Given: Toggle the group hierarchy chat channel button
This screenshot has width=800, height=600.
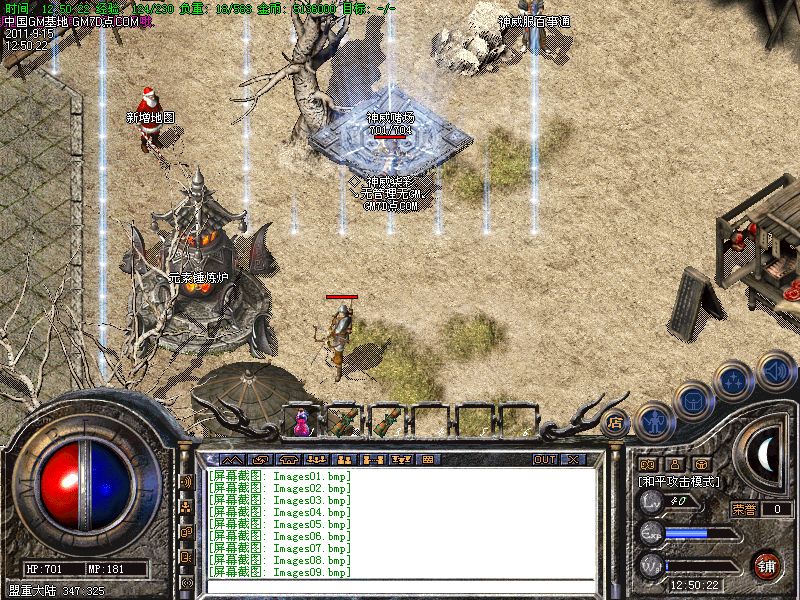Looking at the screenshot, I should (x=186, y=507).
